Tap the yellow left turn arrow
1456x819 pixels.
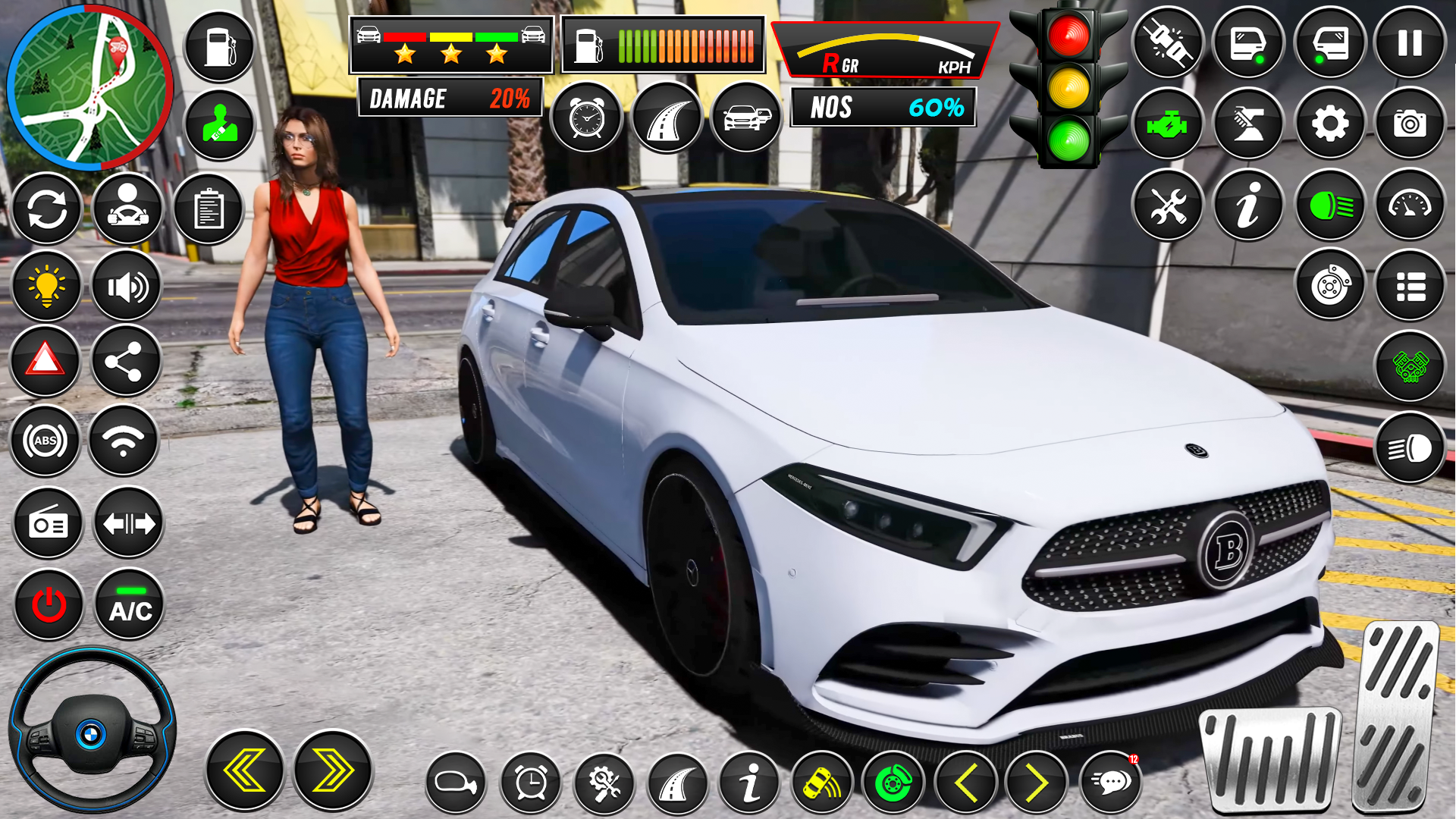pyautogui.click(x=244, y=771)
